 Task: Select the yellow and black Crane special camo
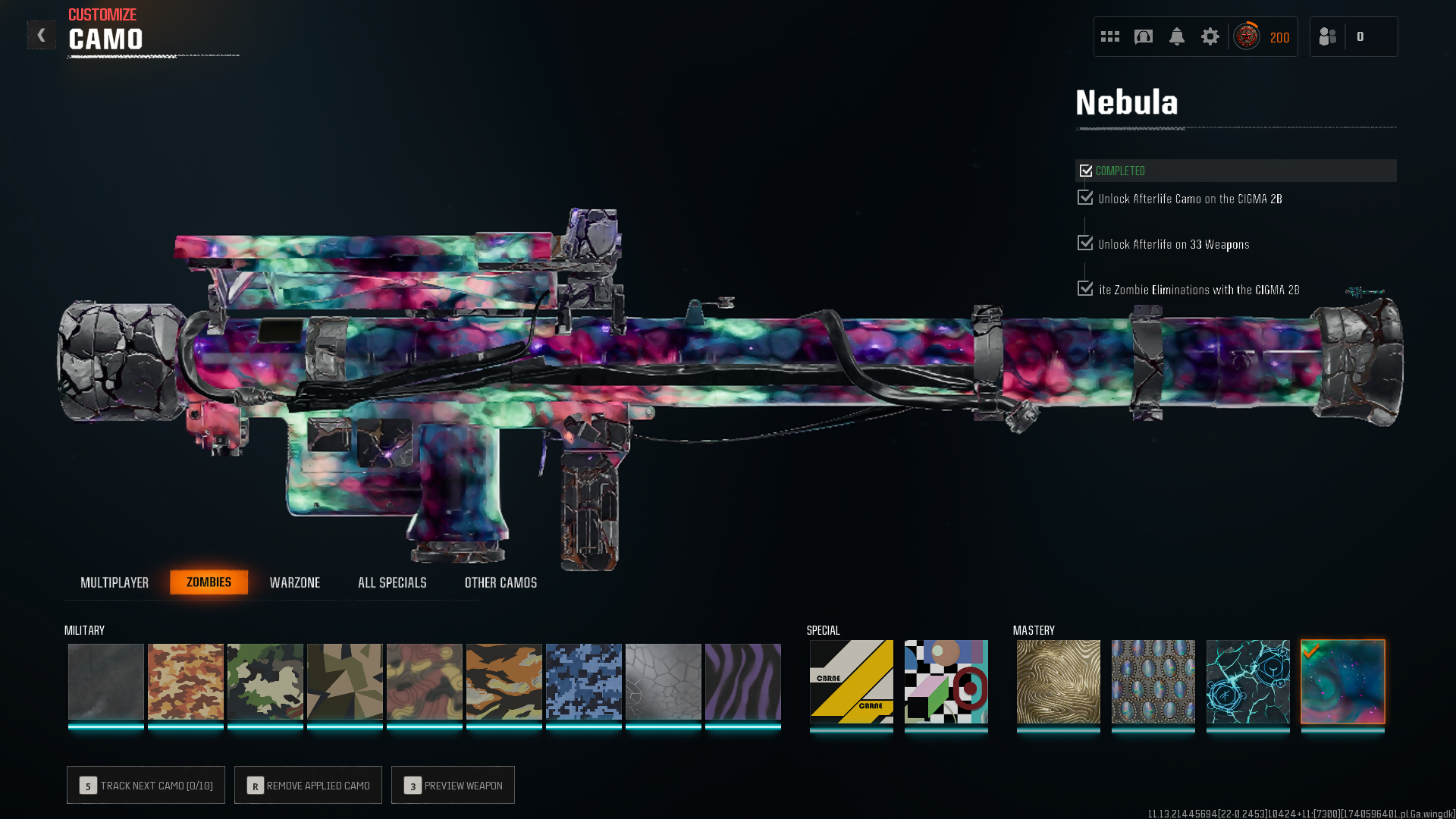pyautogui.click(x=852, y=681)
